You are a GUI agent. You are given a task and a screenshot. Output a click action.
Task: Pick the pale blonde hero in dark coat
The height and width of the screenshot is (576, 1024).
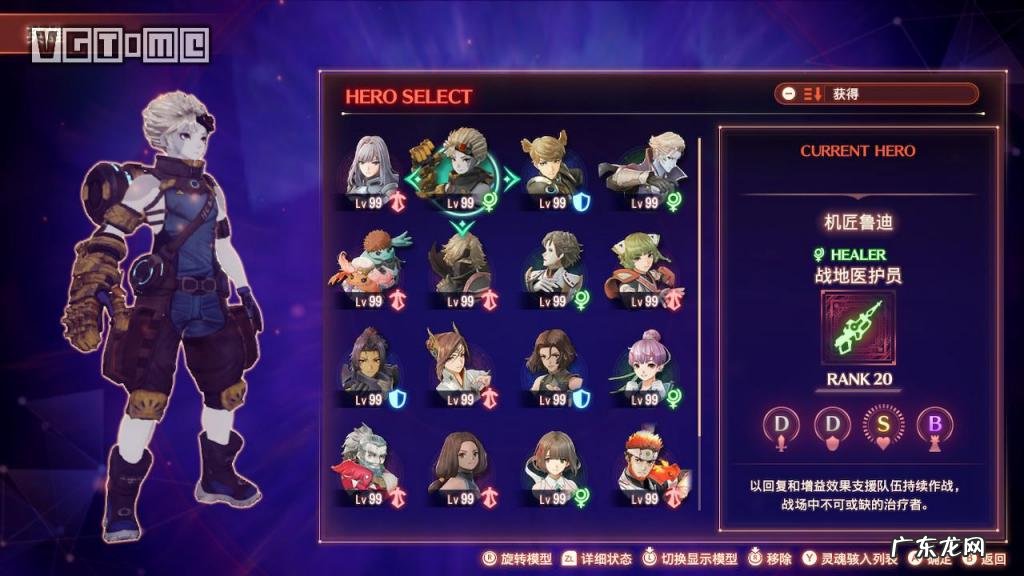(x=642, y=168)
